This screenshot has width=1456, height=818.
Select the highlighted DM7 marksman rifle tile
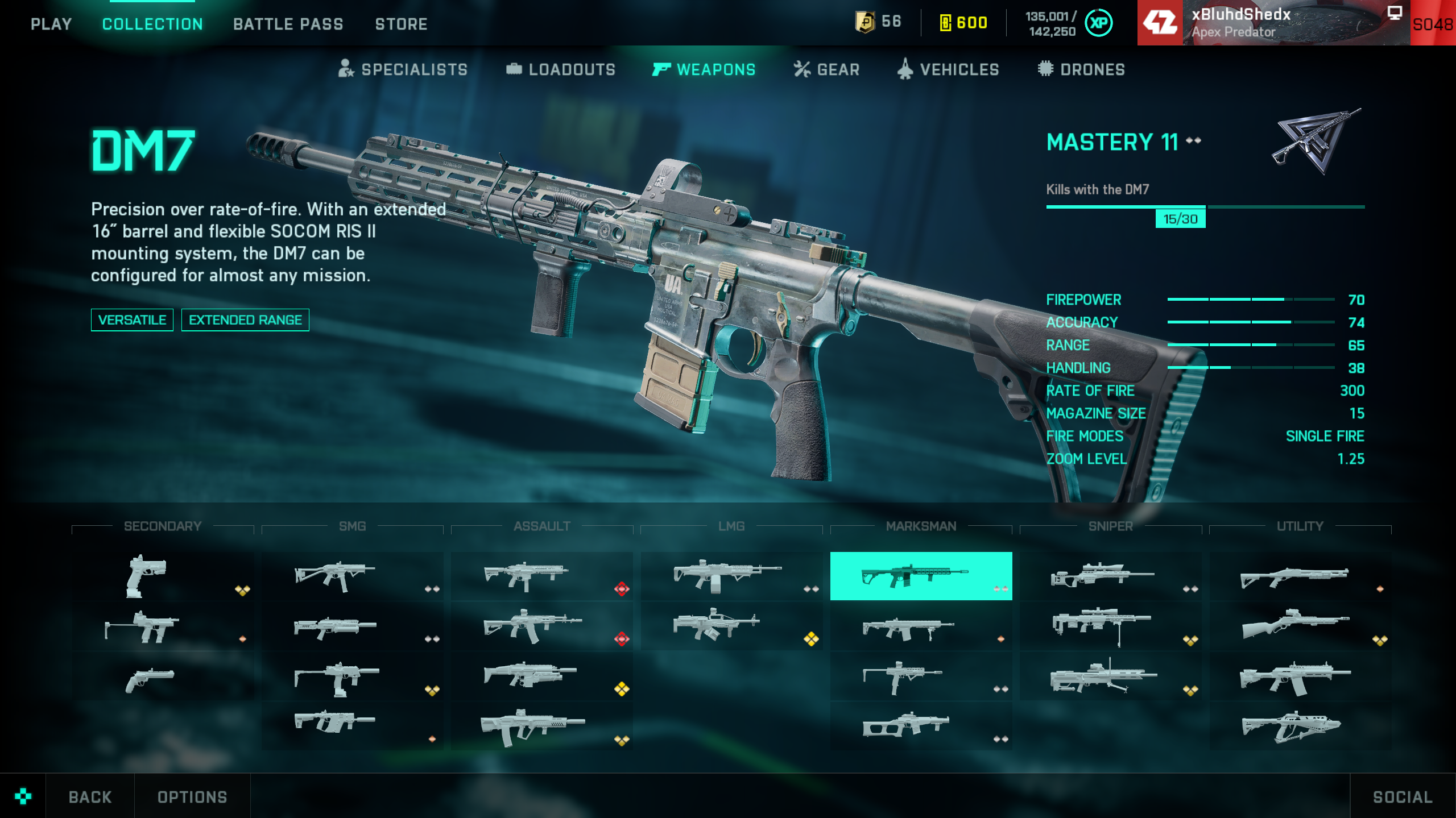[x=921, y=576]
